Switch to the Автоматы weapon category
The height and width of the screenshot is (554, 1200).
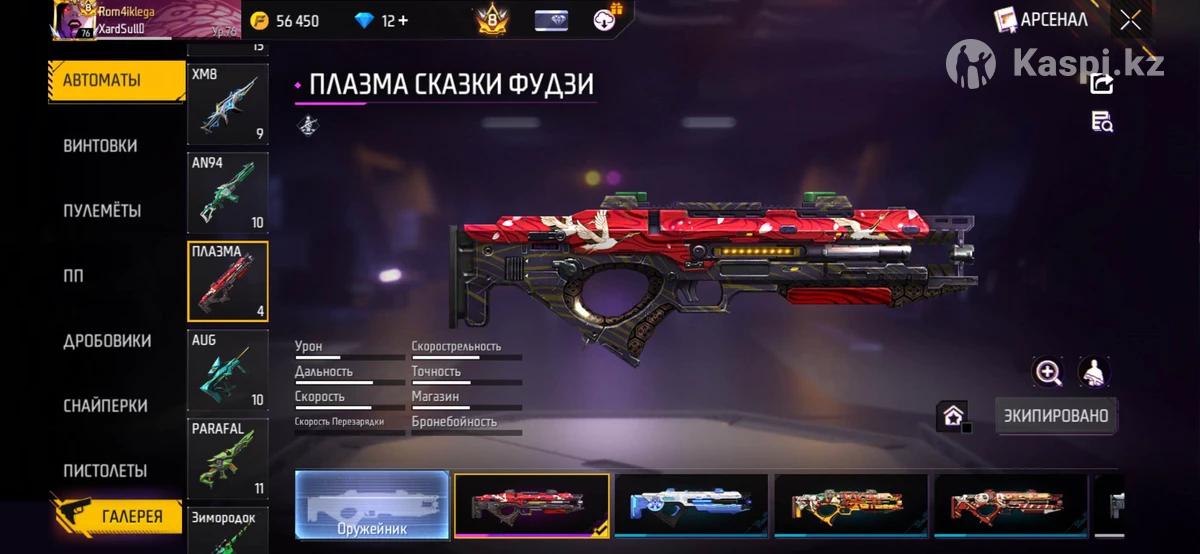coord(102,80)
